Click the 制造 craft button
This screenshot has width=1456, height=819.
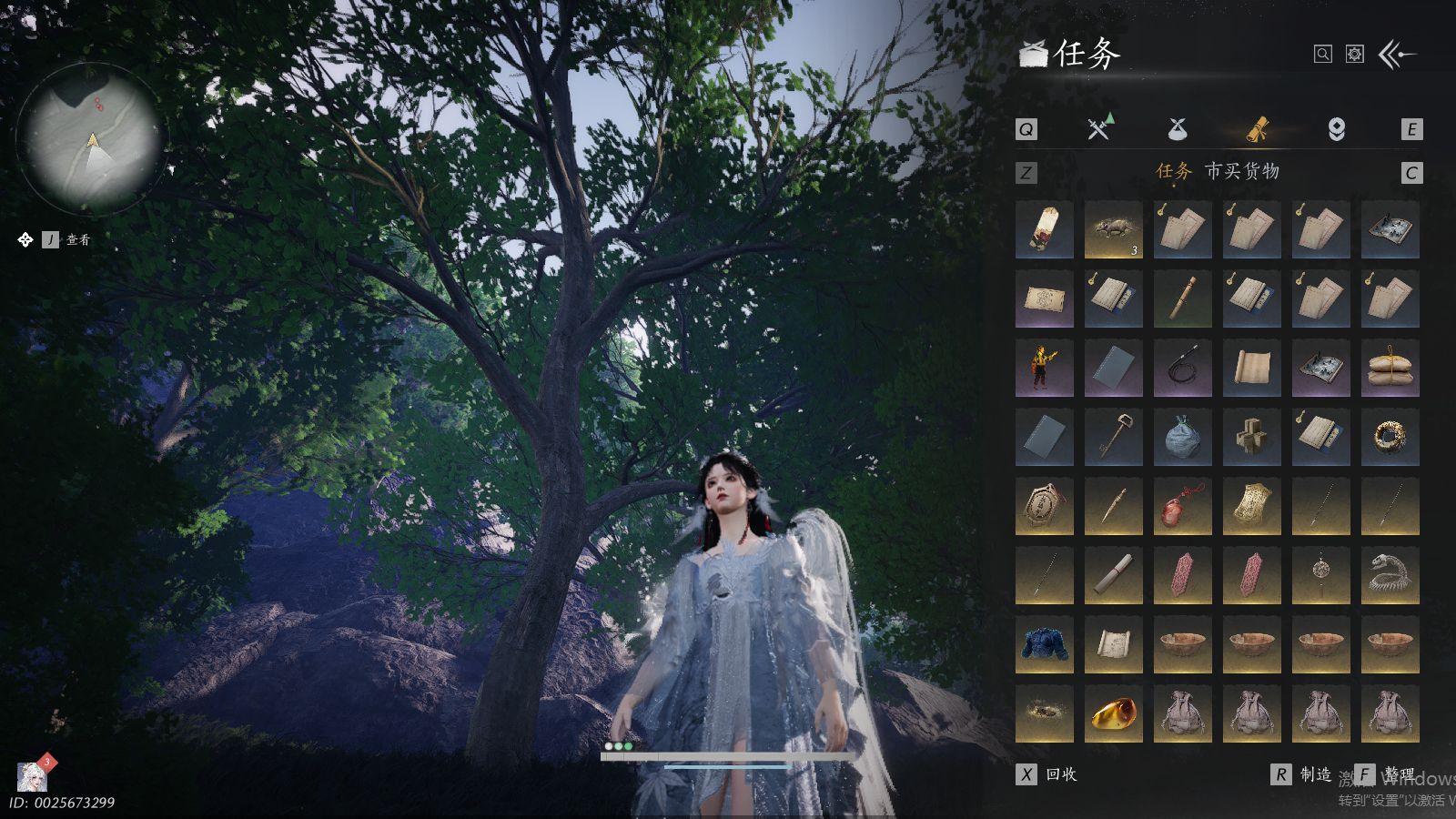point(1302,774)
